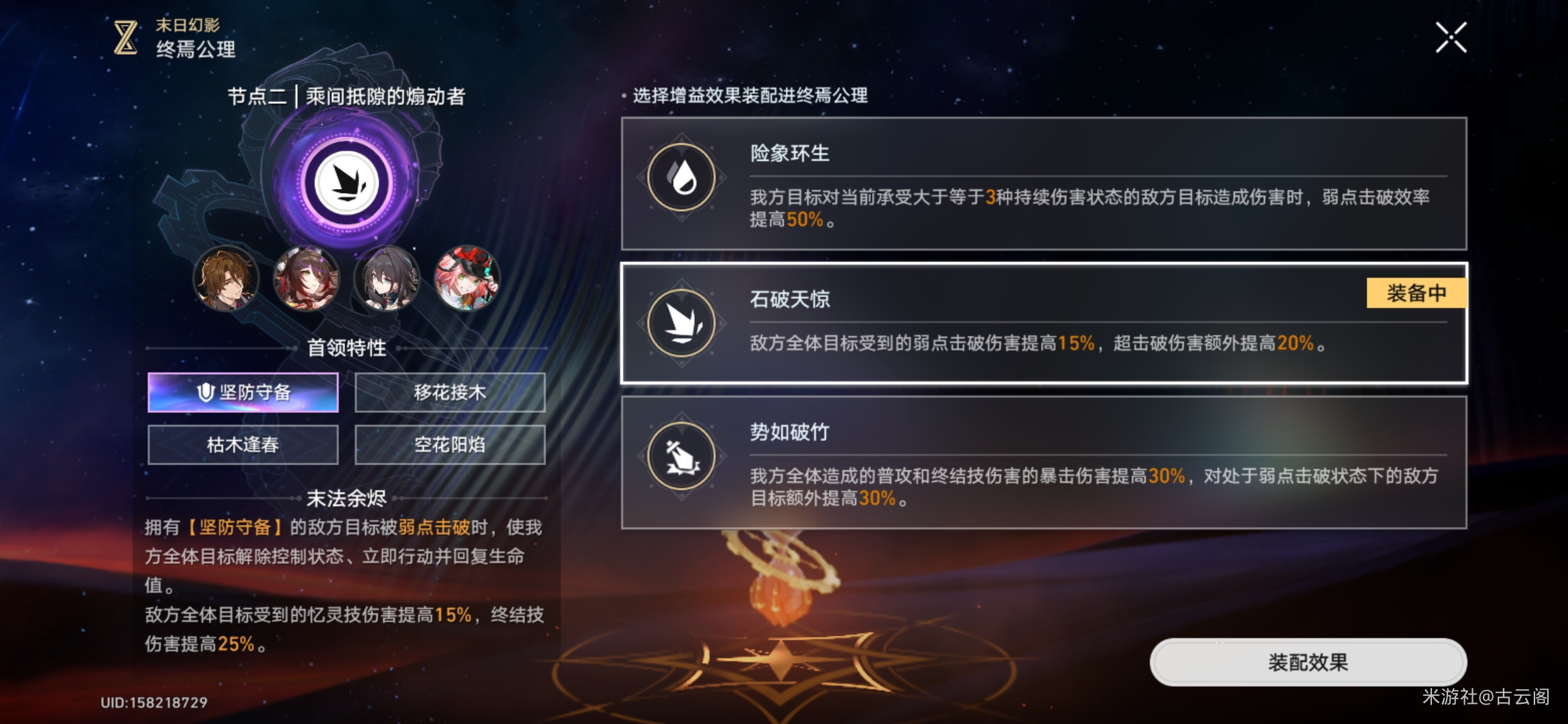Click the 石破天惊 weakness break buff icon

tap(681, 323)
